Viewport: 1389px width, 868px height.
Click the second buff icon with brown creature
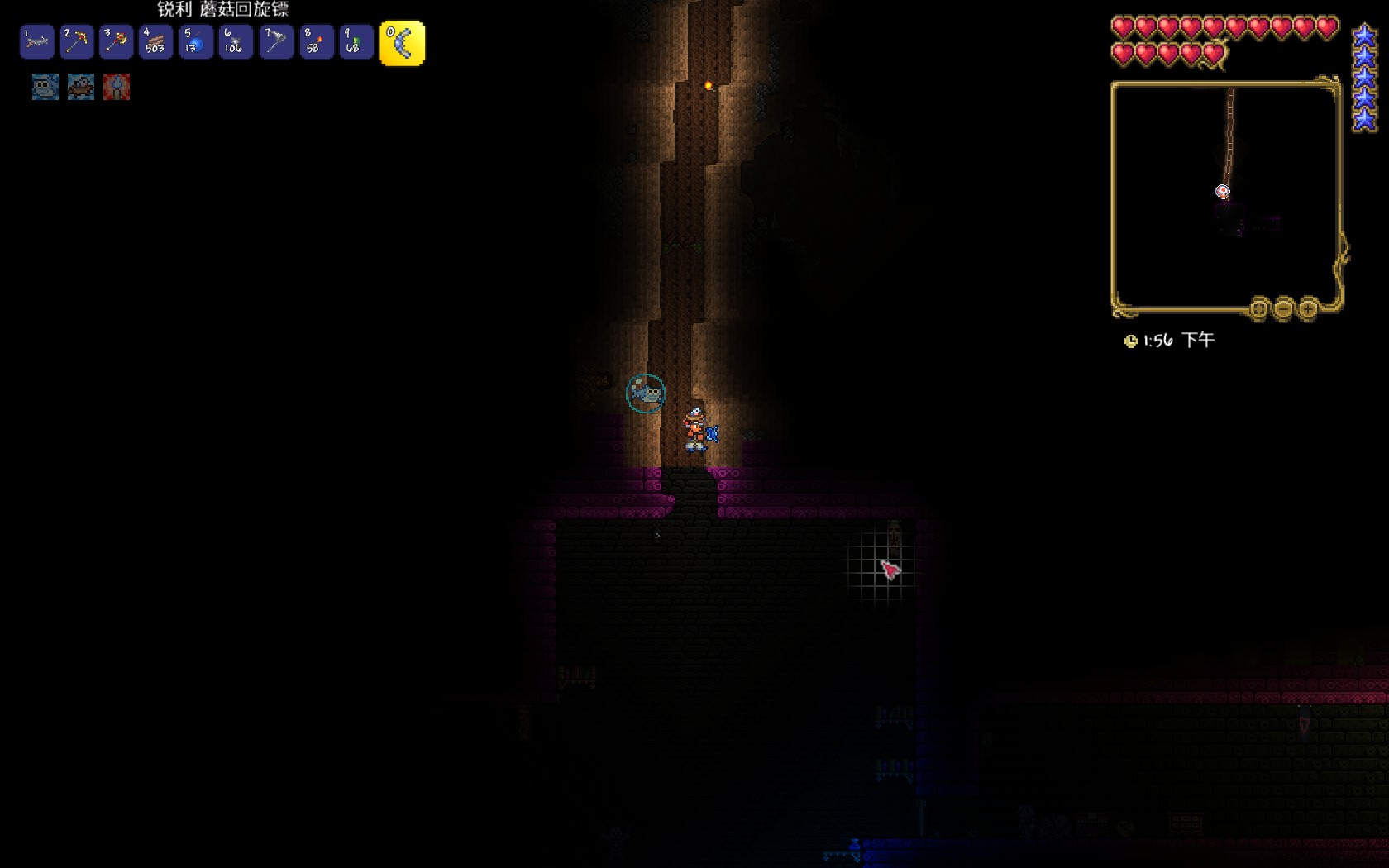[x=81, y=87]
